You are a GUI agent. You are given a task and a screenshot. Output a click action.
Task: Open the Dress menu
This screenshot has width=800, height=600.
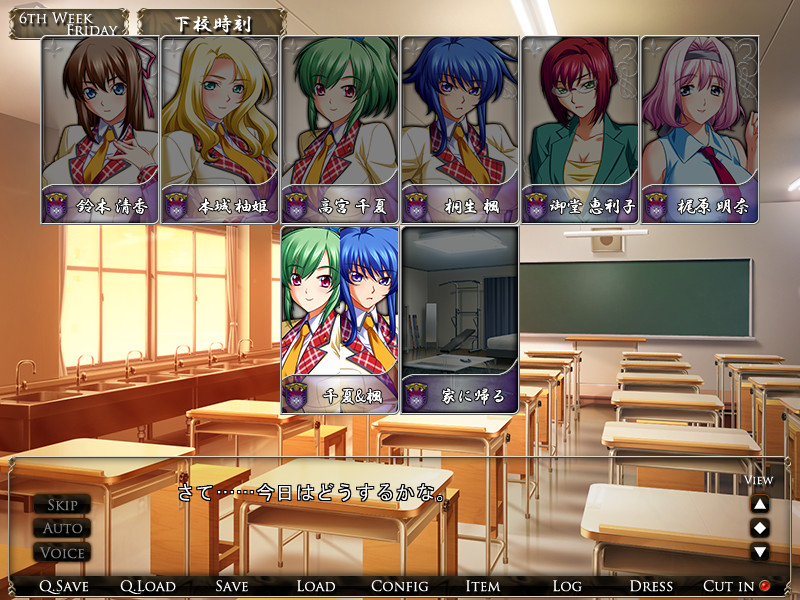pos(651,586)
